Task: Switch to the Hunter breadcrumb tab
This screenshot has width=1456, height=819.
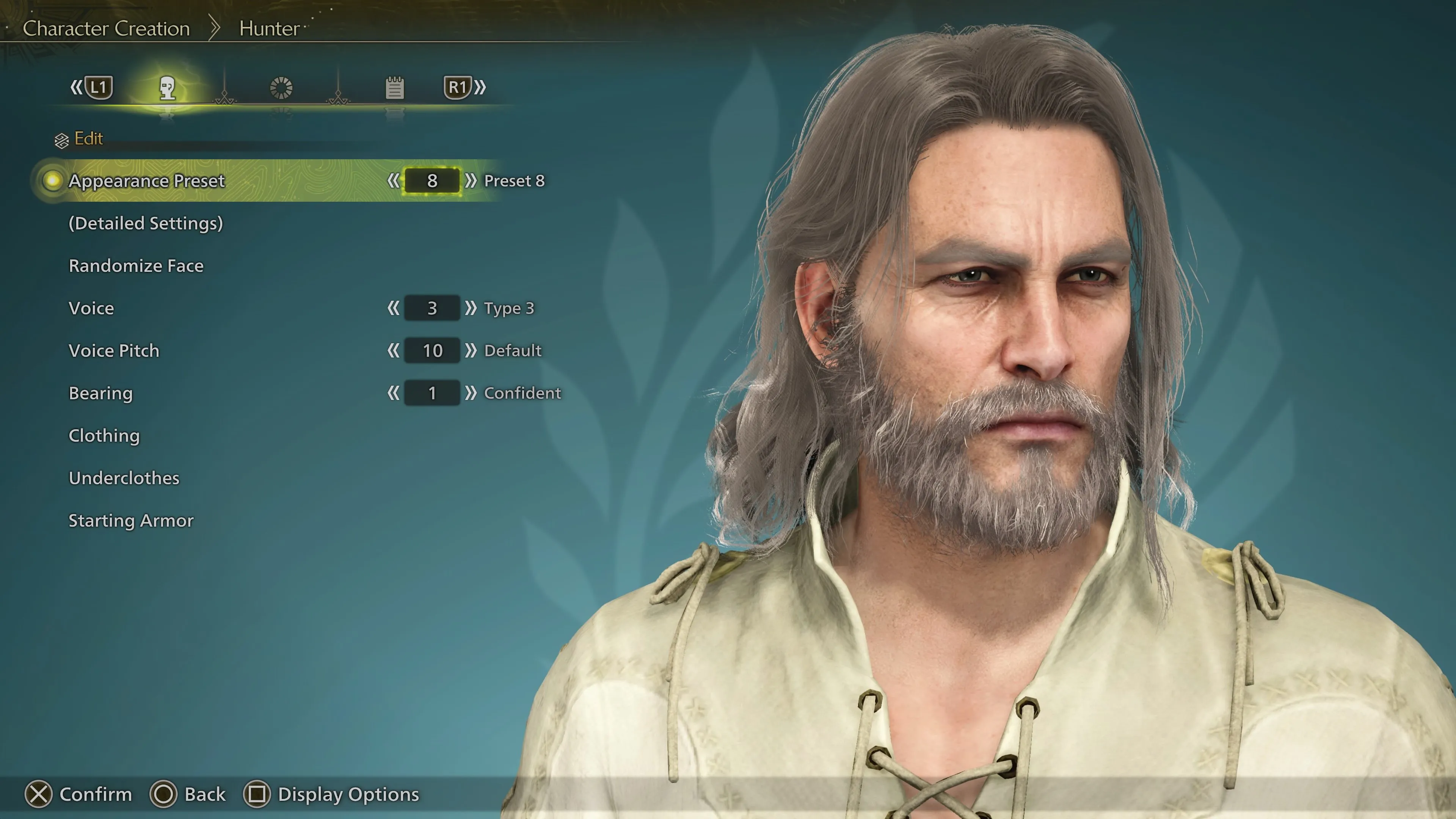Action: pos(269,28)
